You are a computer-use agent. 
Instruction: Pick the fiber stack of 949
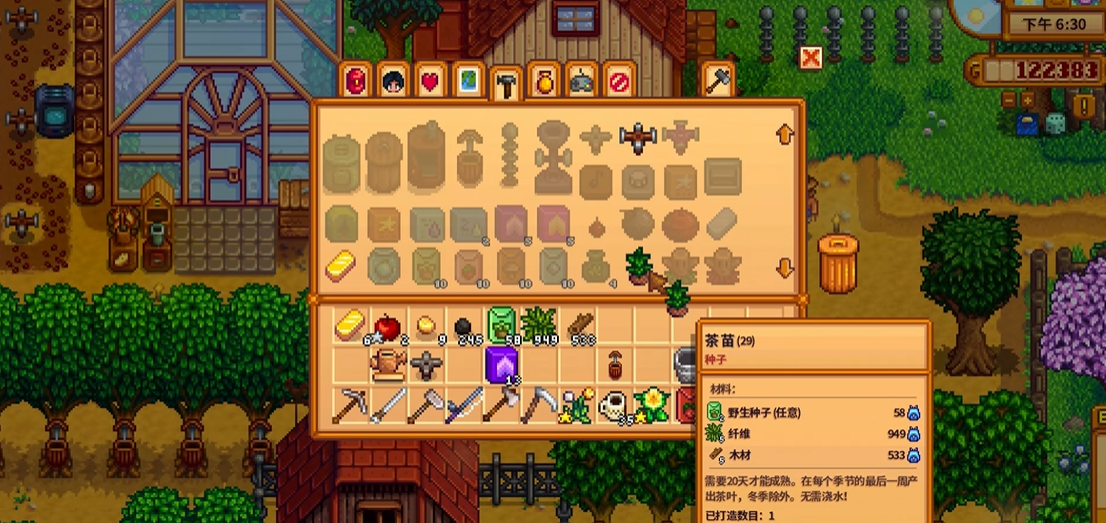(x=538, y=325)
